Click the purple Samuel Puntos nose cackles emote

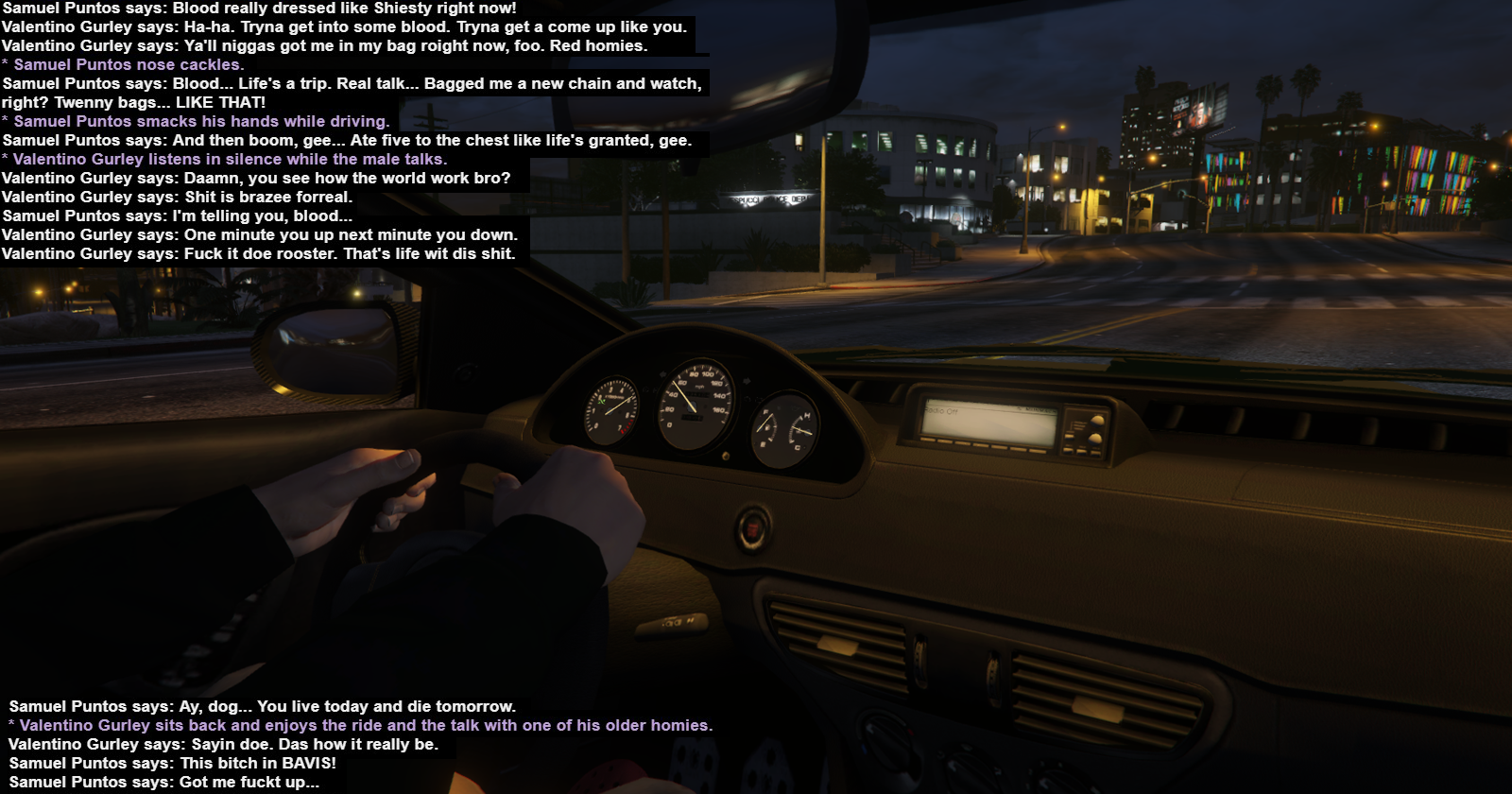pyautogui.click(x=123, y=64)
